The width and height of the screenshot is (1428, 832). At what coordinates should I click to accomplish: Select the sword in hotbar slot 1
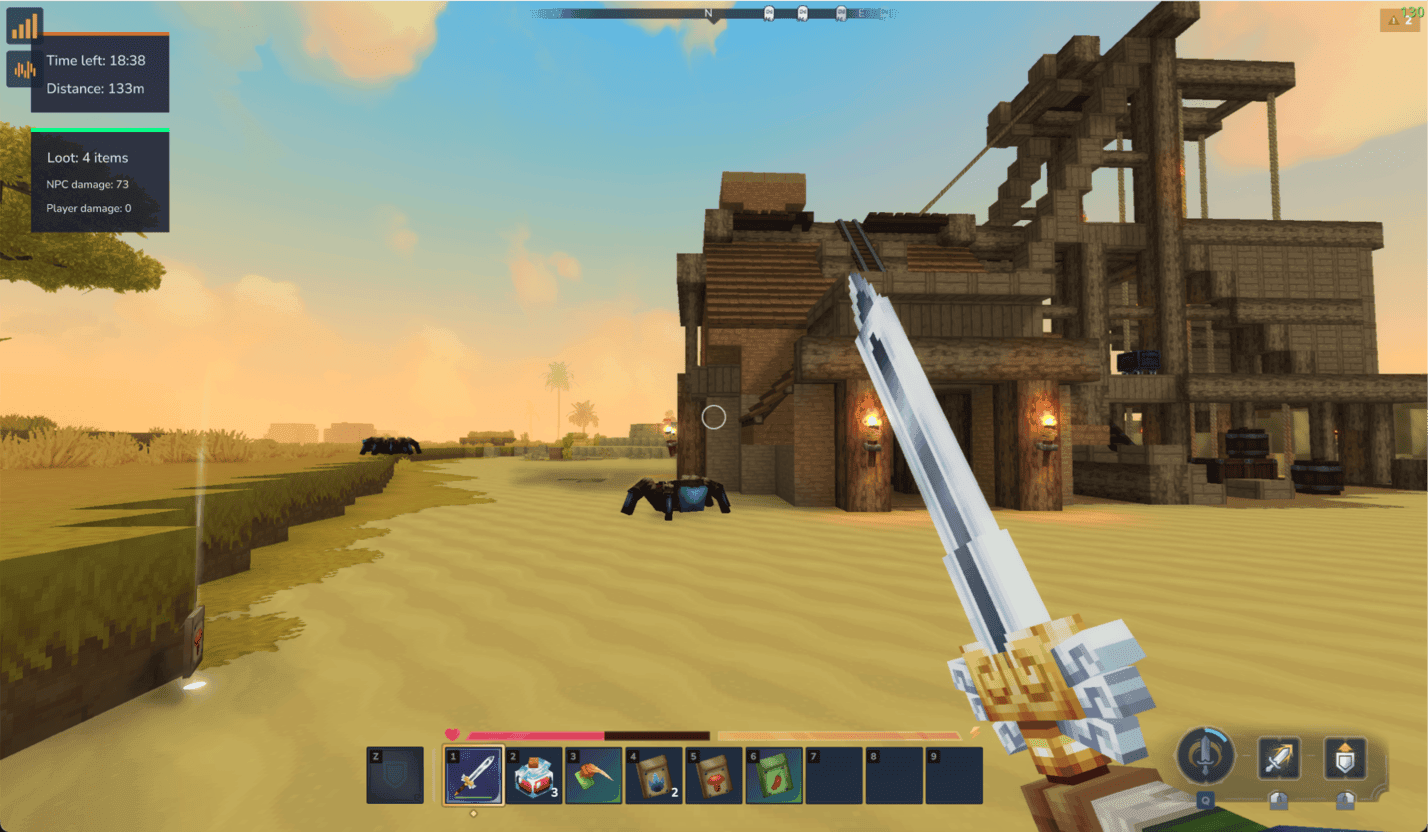click(473, 775)
